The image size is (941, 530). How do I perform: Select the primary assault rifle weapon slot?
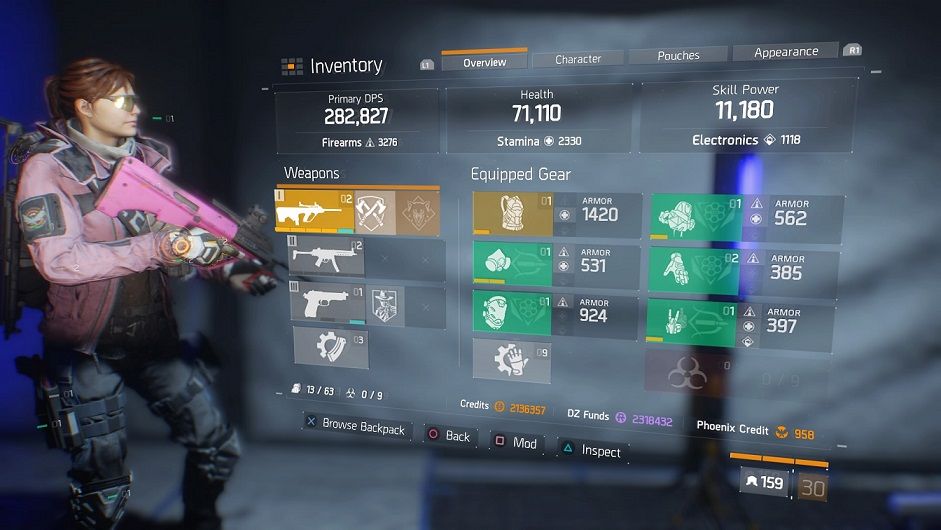(313, 212)
